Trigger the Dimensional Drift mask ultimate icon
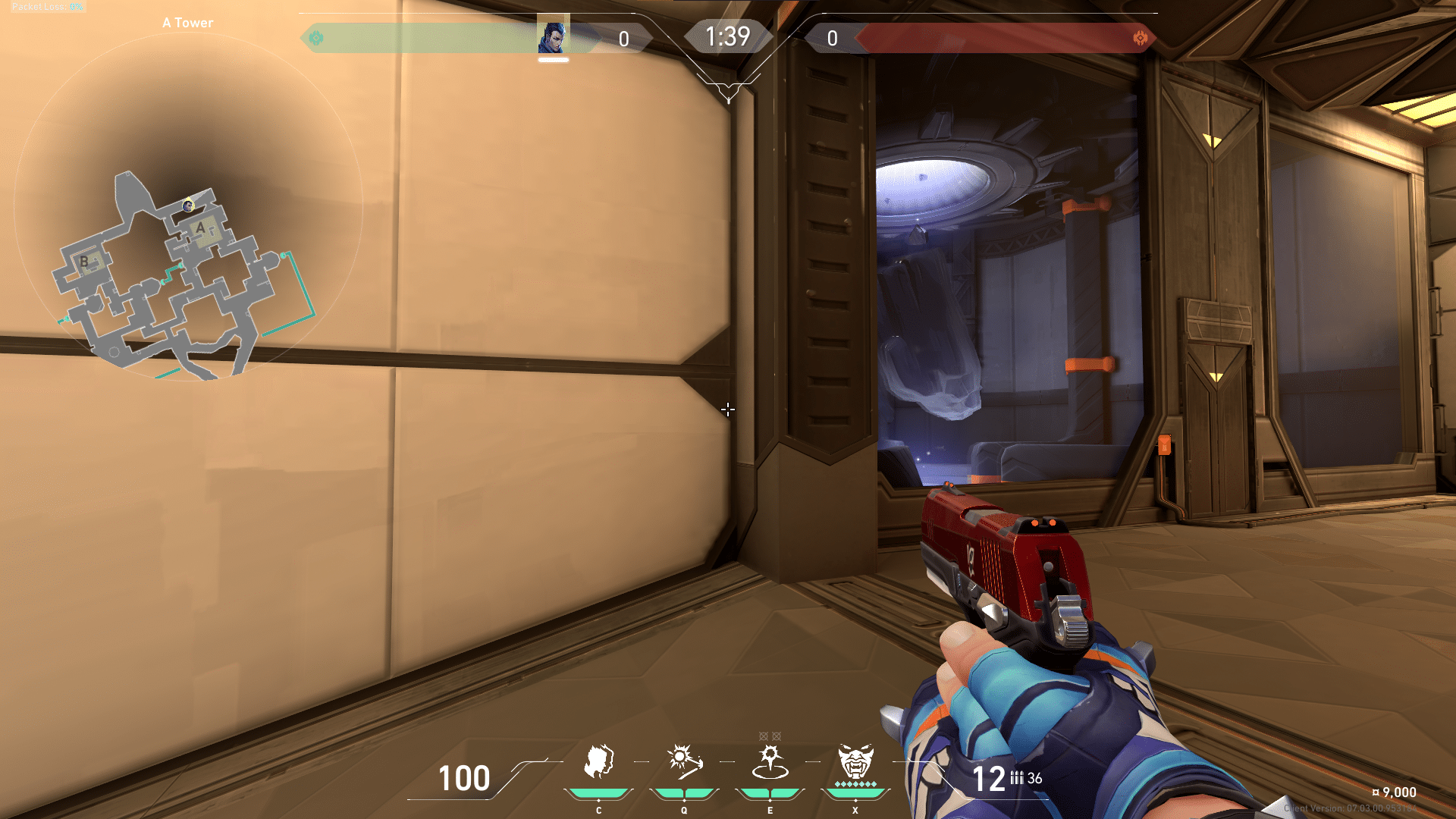This screenshot has width=1456, height=819. [855, 761]
